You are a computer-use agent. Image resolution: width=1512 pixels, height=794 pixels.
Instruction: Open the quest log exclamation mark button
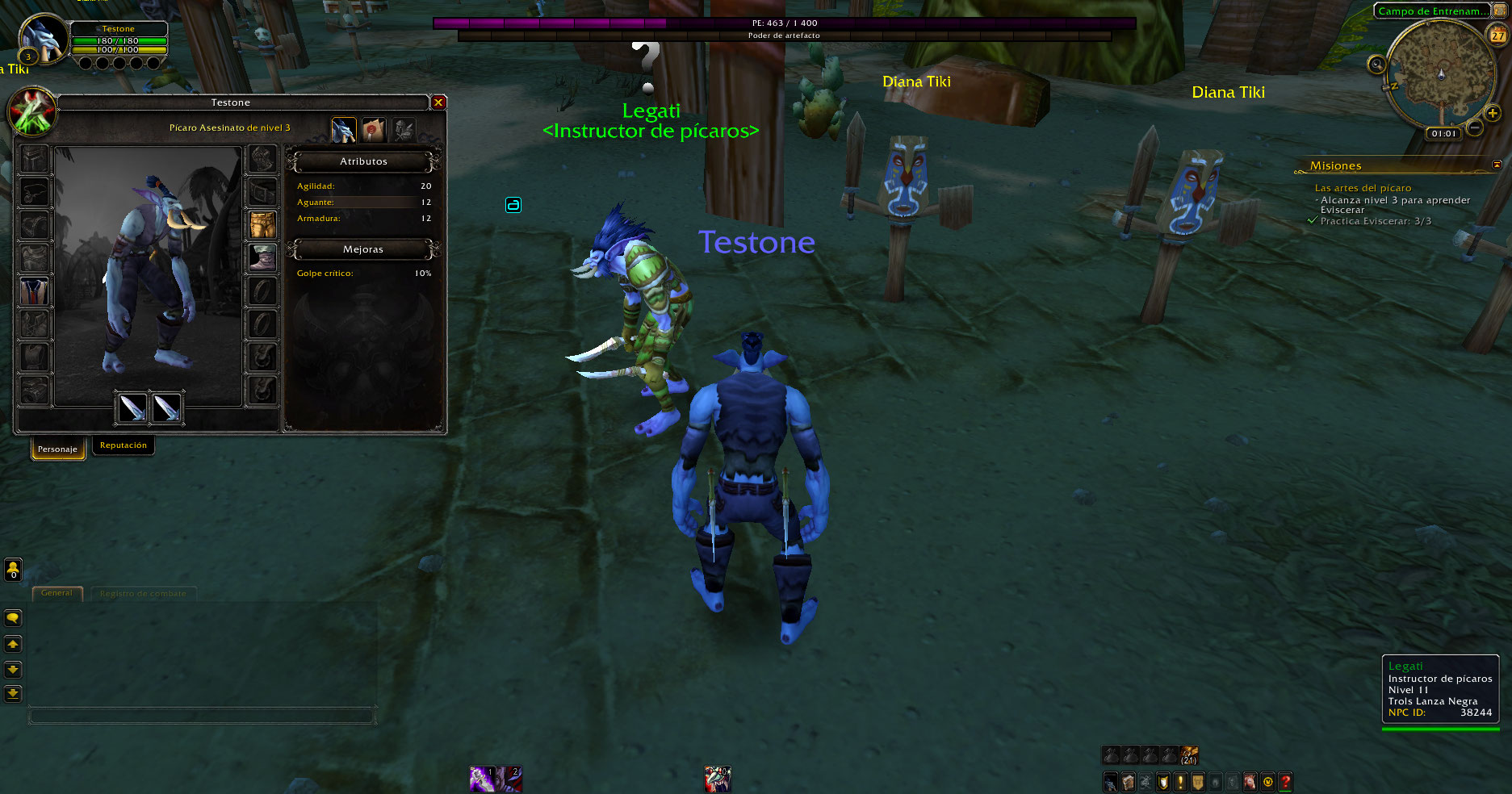[1180, 781]
